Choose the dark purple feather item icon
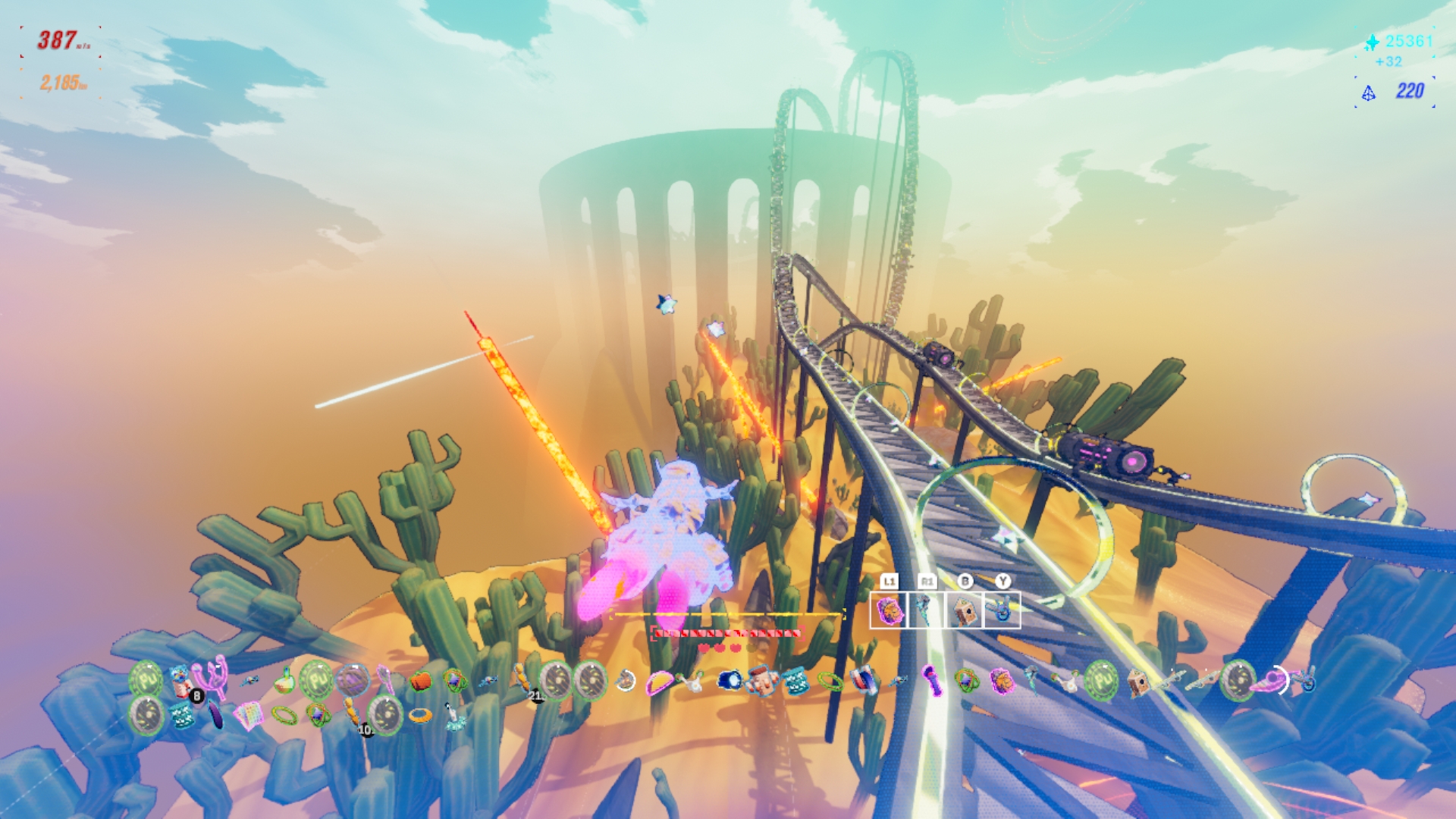This screenshot has width=1456, height=819. pyautogui.click(x=216, y=714)
